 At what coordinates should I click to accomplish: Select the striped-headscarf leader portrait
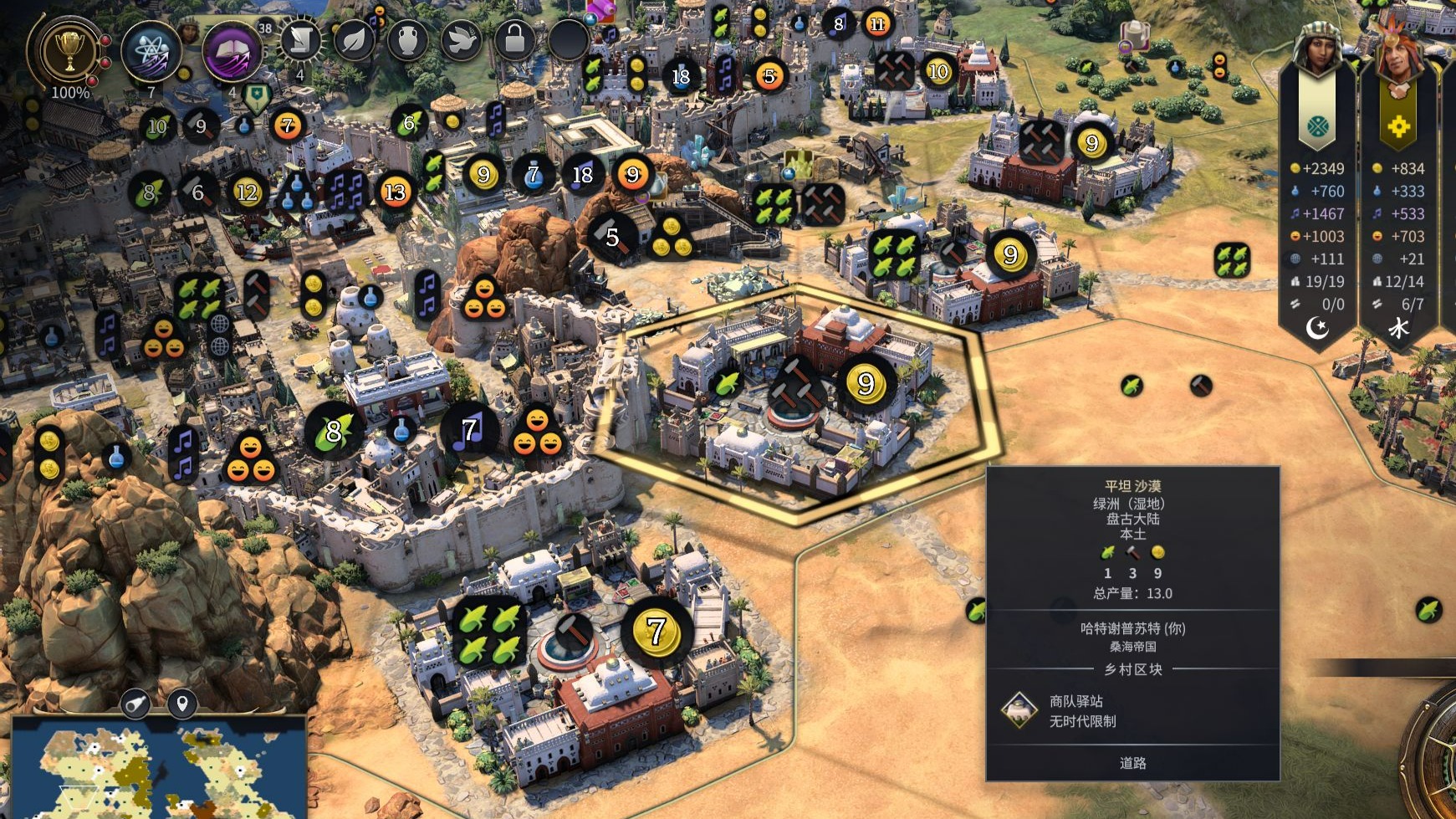click(1317, 49)
